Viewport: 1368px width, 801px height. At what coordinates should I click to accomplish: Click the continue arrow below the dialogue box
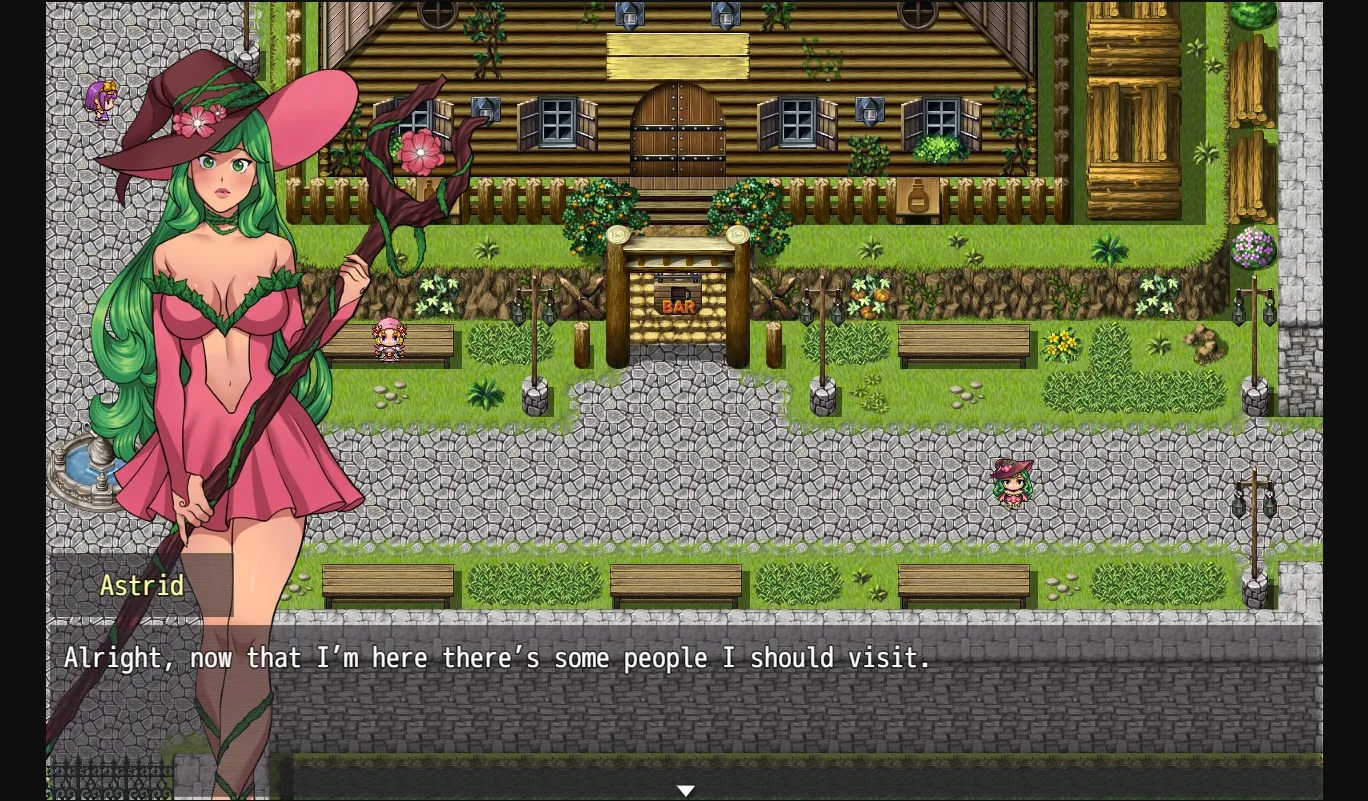[x=686, y=790]
